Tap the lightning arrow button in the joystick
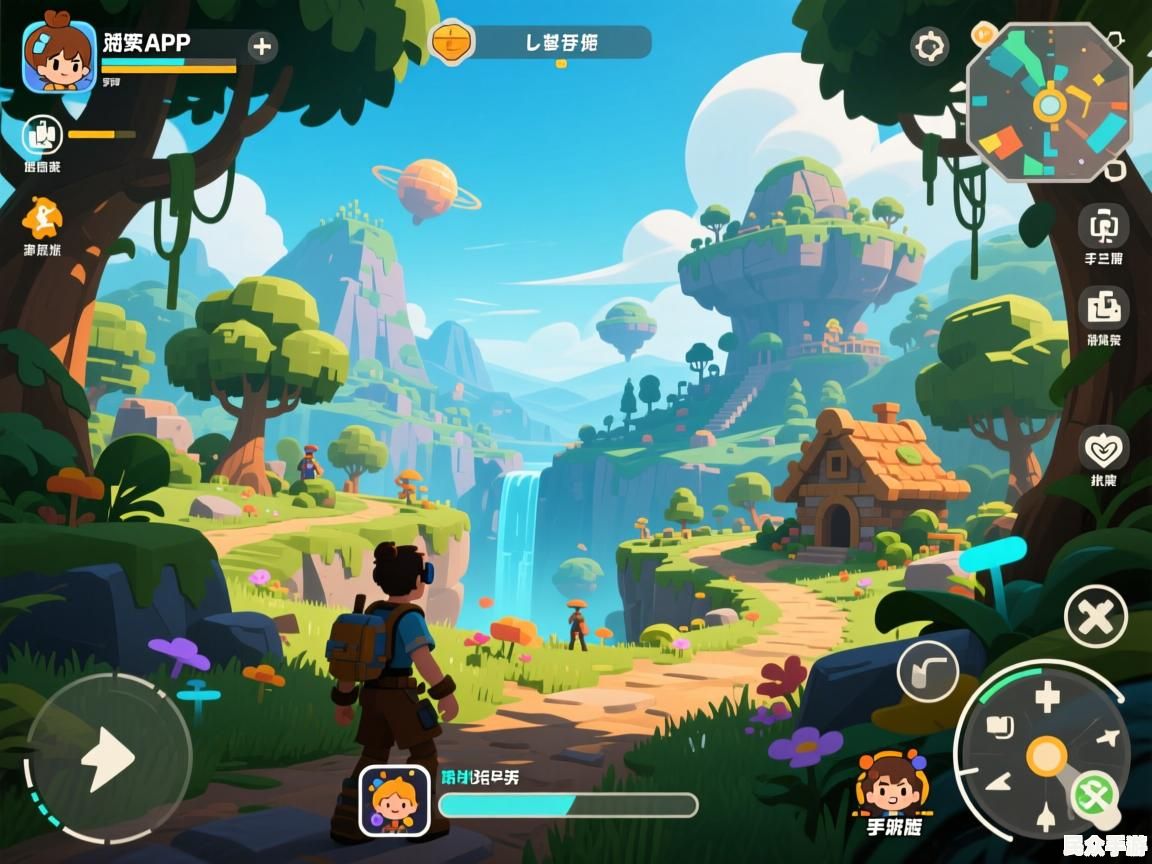 [108, 760]
